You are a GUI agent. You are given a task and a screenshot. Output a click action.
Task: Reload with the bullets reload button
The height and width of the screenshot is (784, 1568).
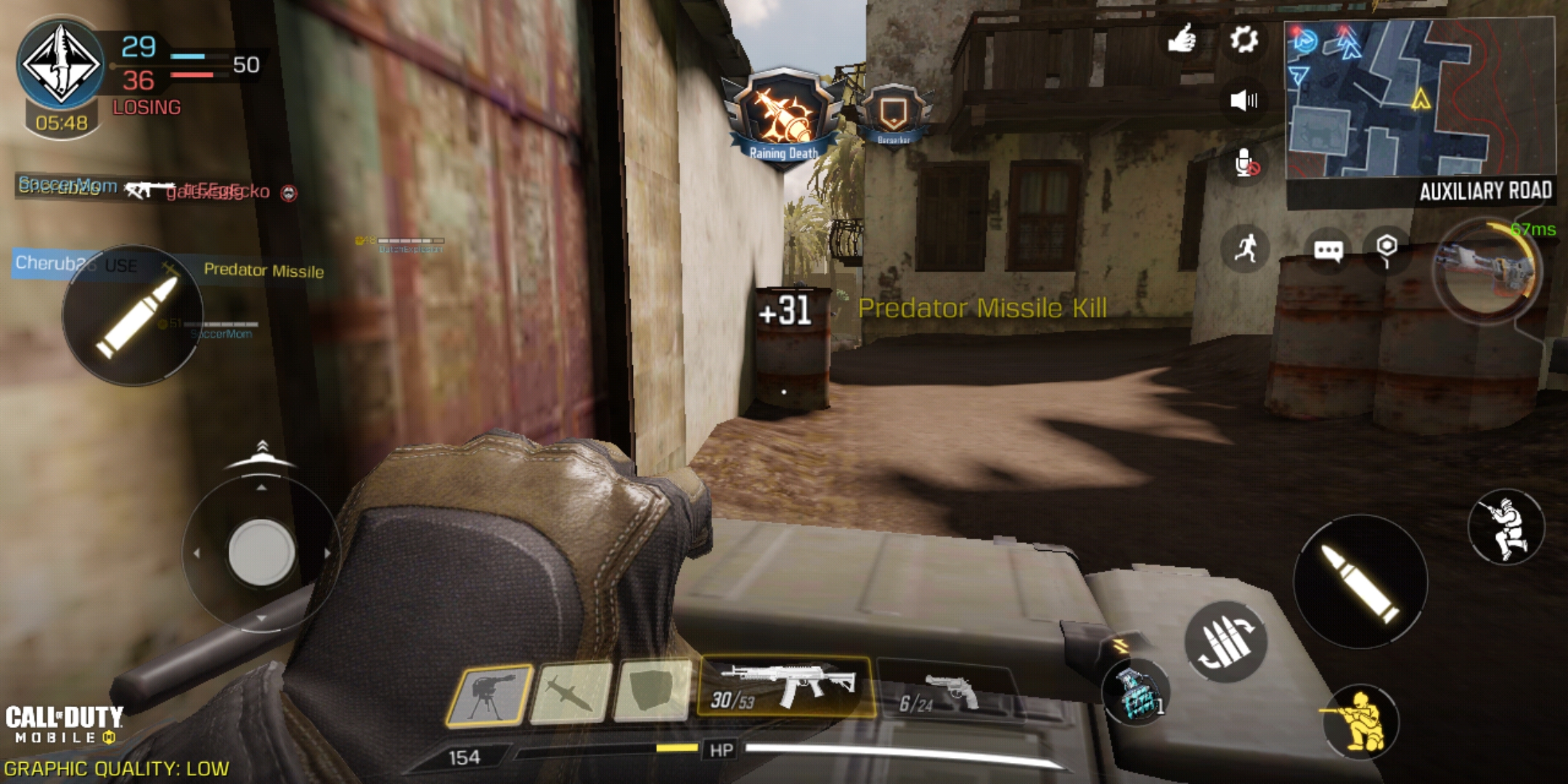pyautogui.click(x=1225, y=642)
